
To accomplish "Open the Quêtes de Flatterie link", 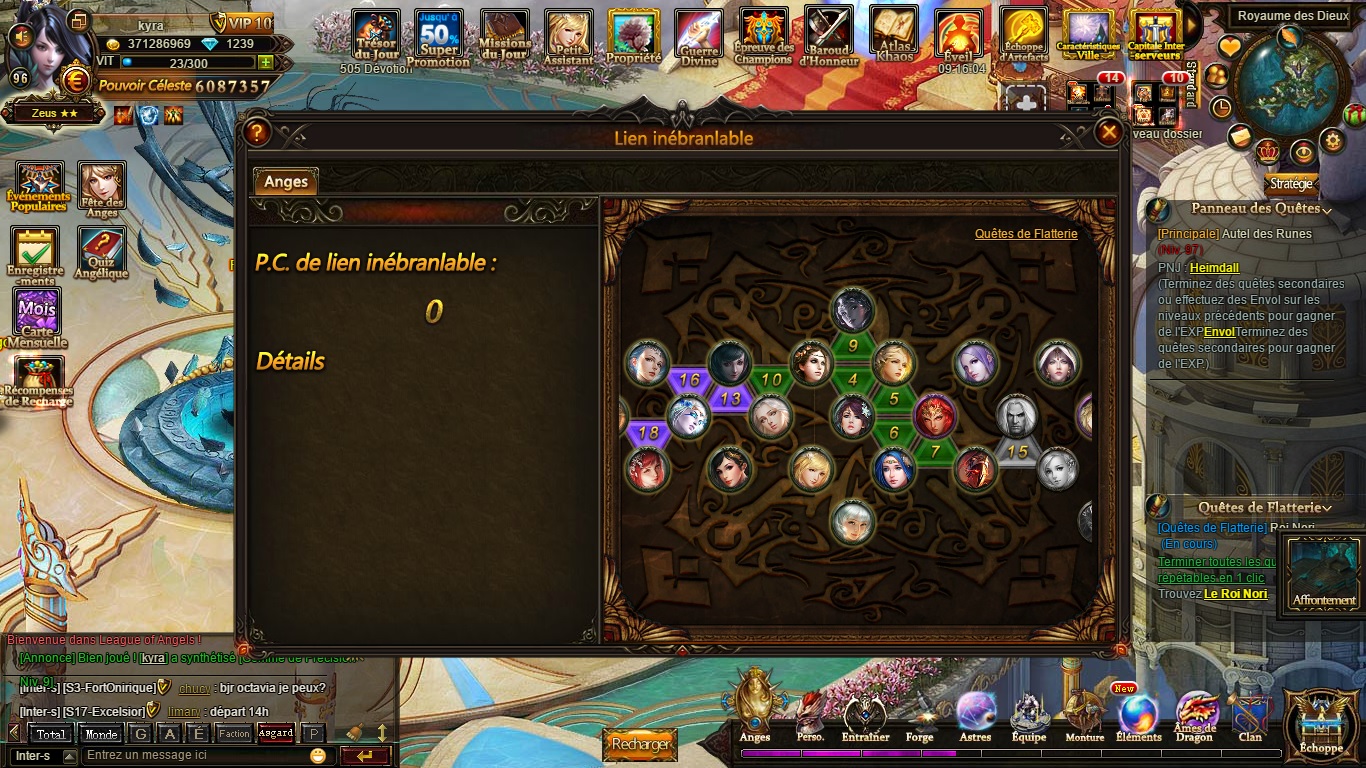I will [x=1026, y=233].
